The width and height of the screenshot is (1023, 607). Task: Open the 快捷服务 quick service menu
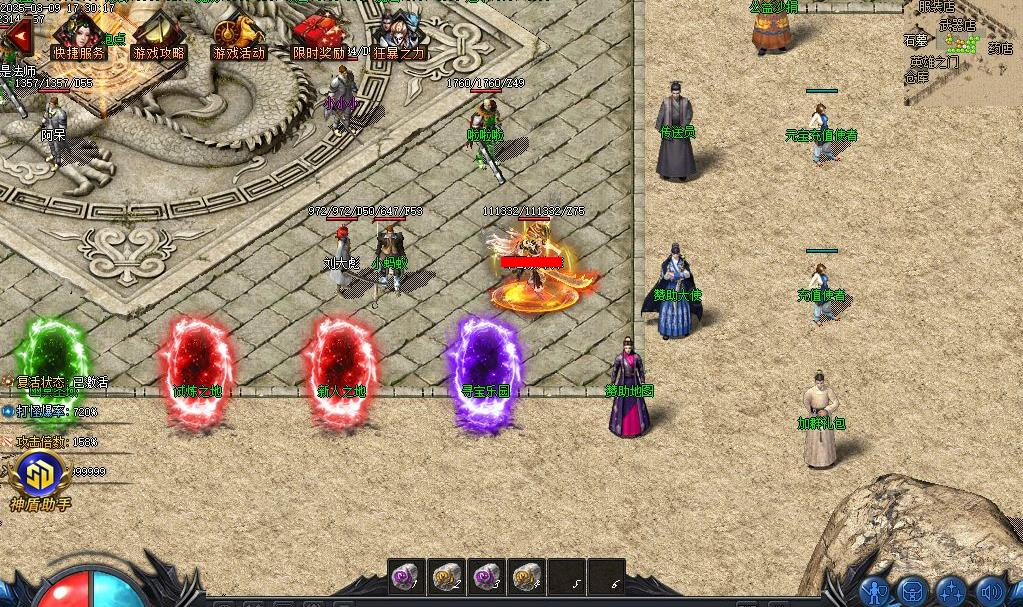coord(78,38)
